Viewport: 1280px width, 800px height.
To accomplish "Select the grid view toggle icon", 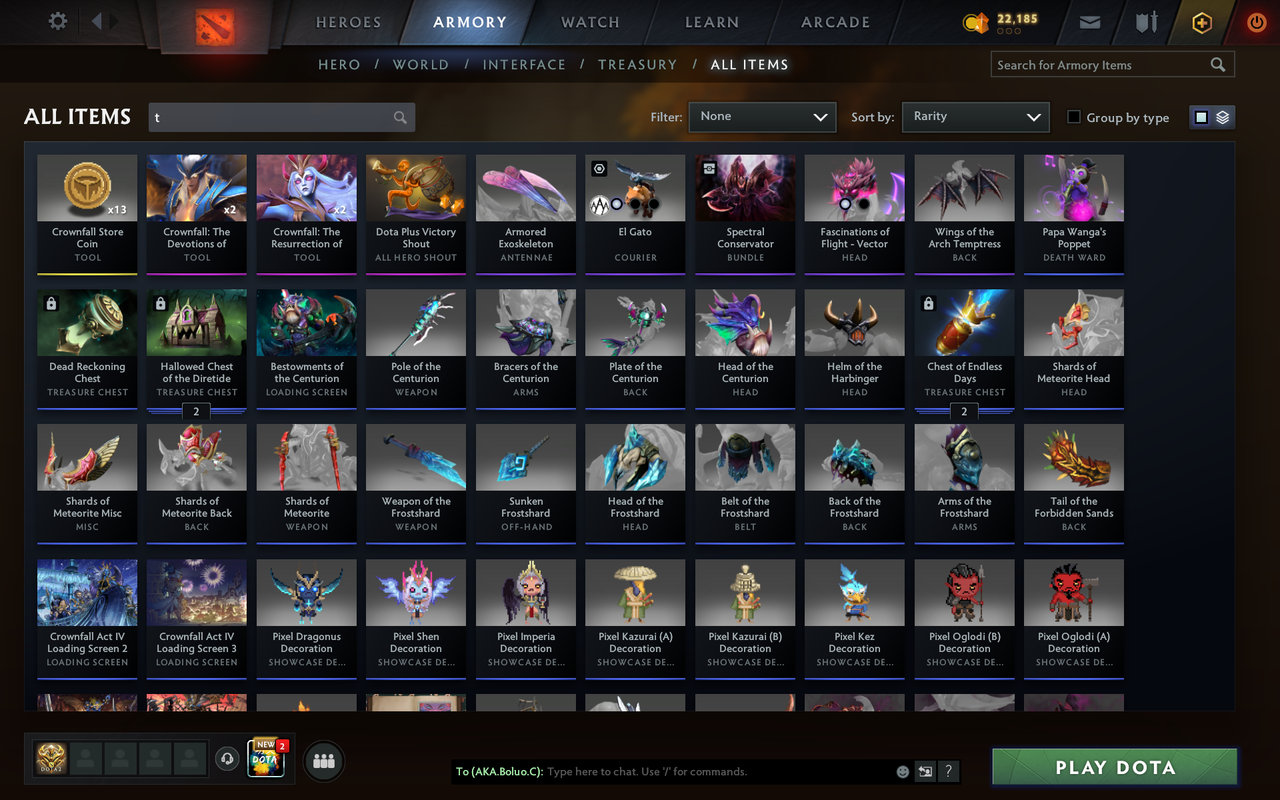I will (1203, 116).
